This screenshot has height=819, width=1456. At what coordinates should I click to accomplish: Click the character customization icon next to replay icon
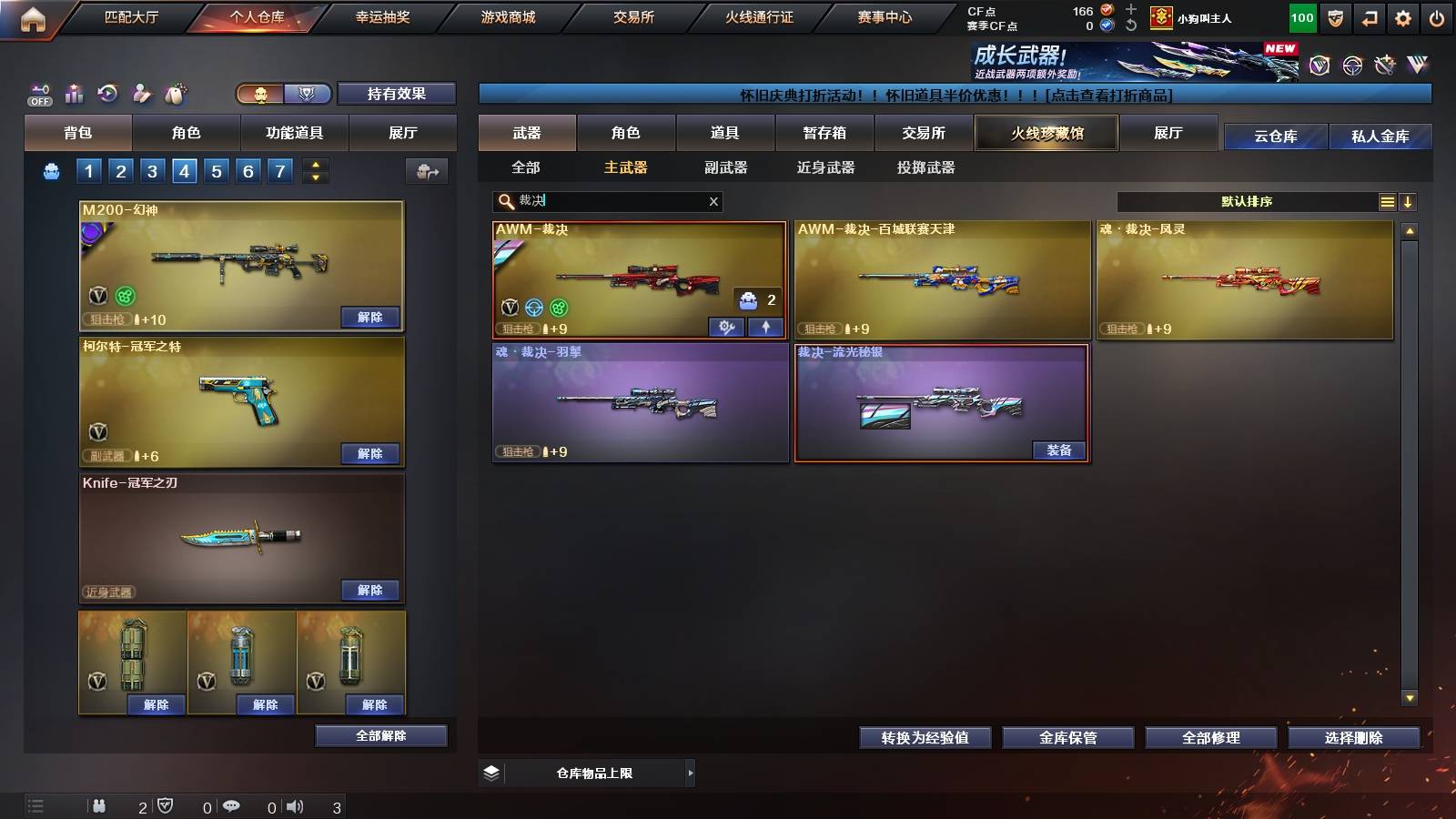tap(140, 93)
